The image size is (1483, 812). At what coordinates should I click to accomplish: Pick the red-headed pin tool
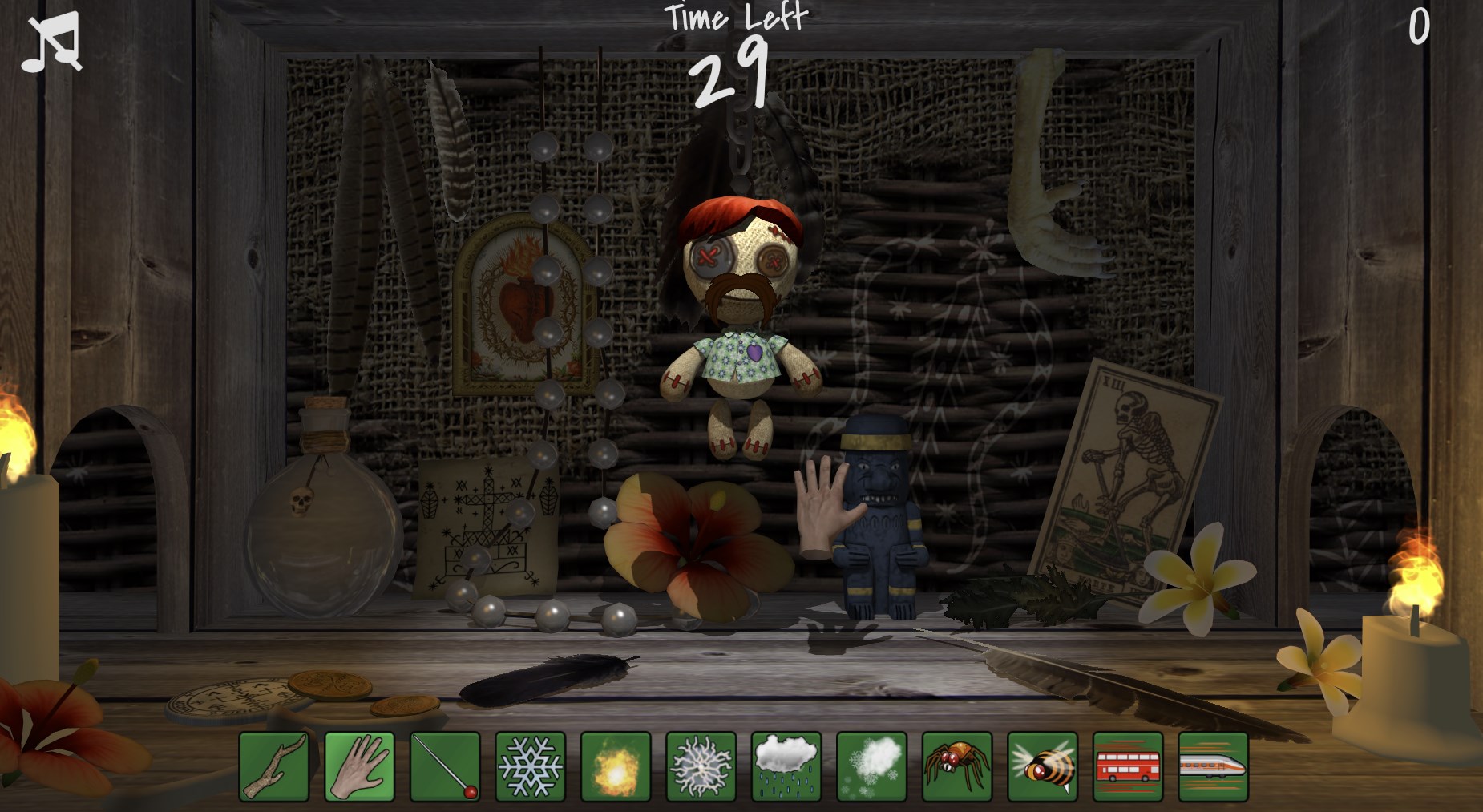pos(445,766)
